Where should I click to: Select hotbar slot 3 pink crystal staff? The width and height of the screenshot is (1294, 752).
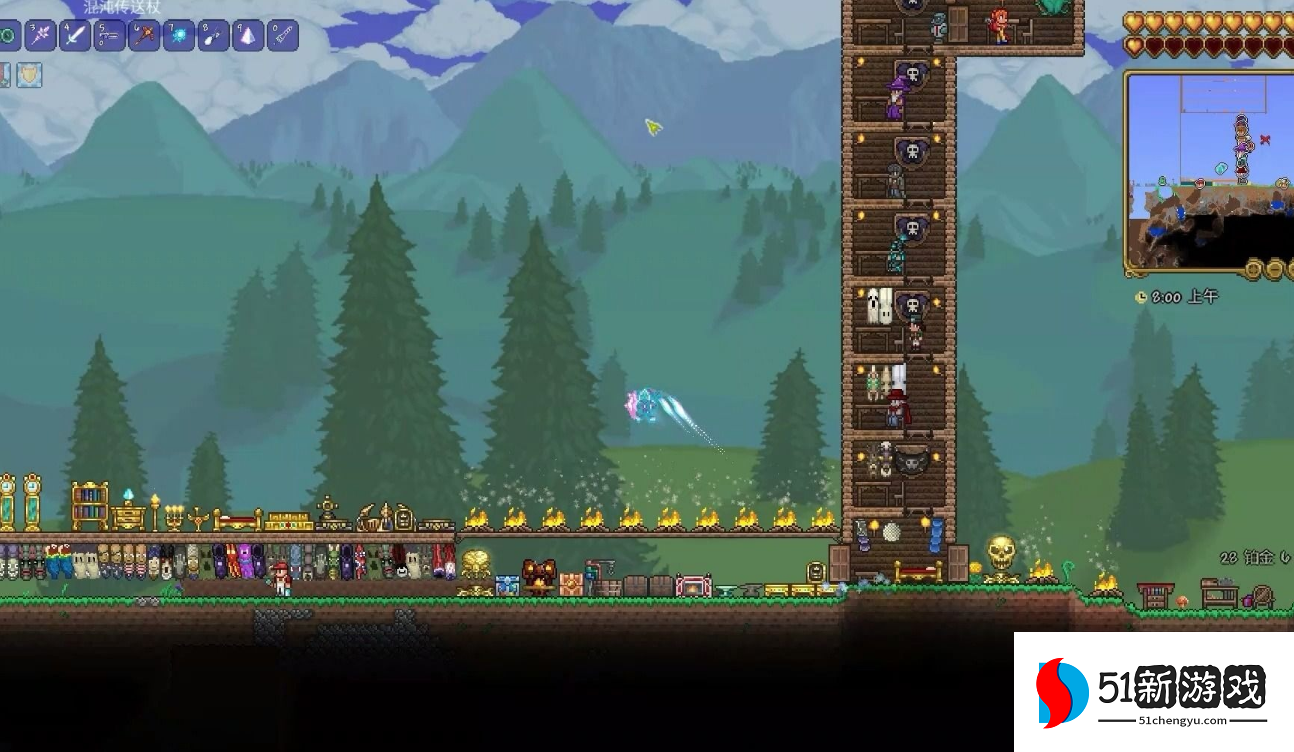click(x=41, y=36)
